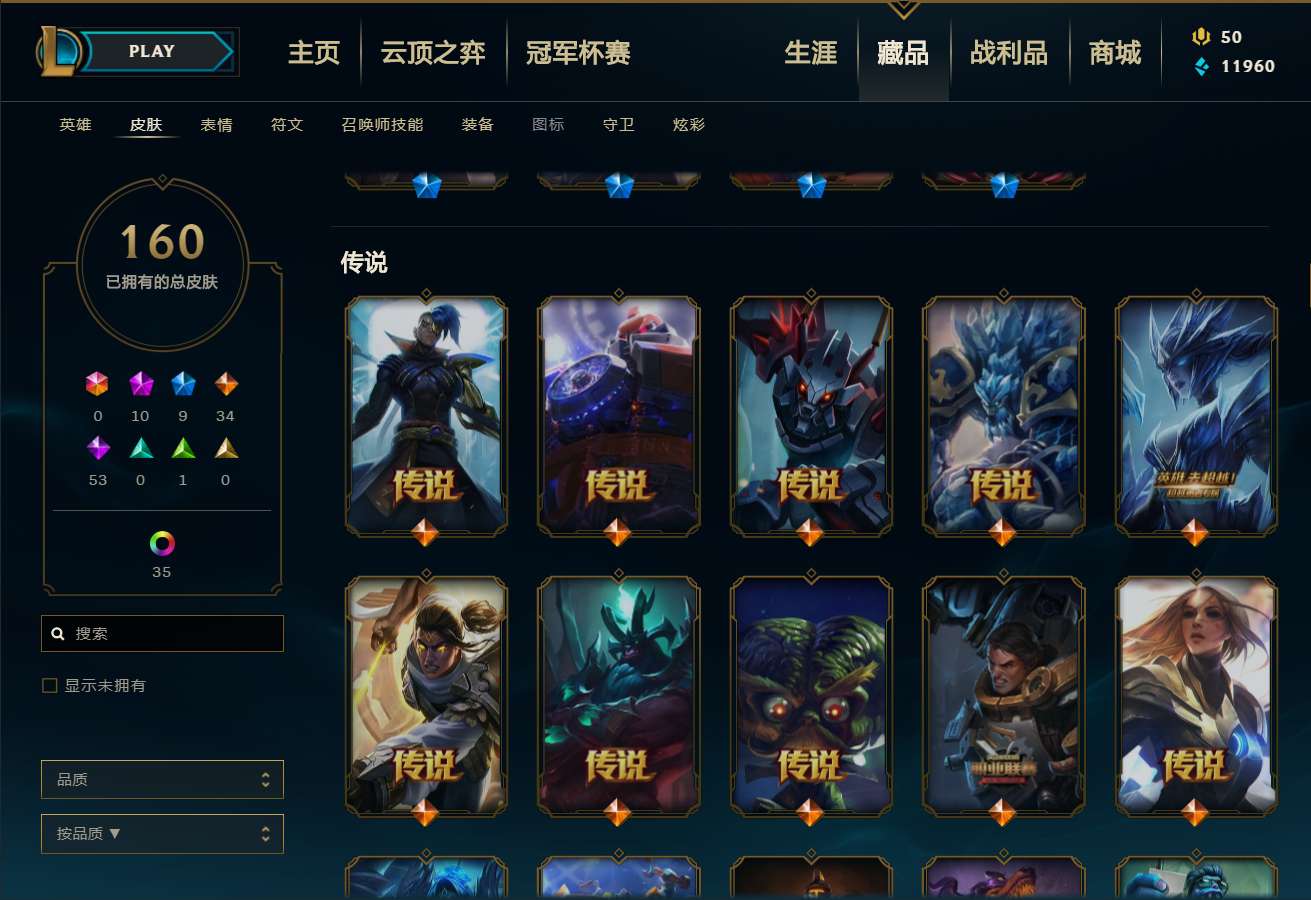Select the Pyke legendary skin thumbnail
The width and height of the screenshot is (1311, 900).
427,417
